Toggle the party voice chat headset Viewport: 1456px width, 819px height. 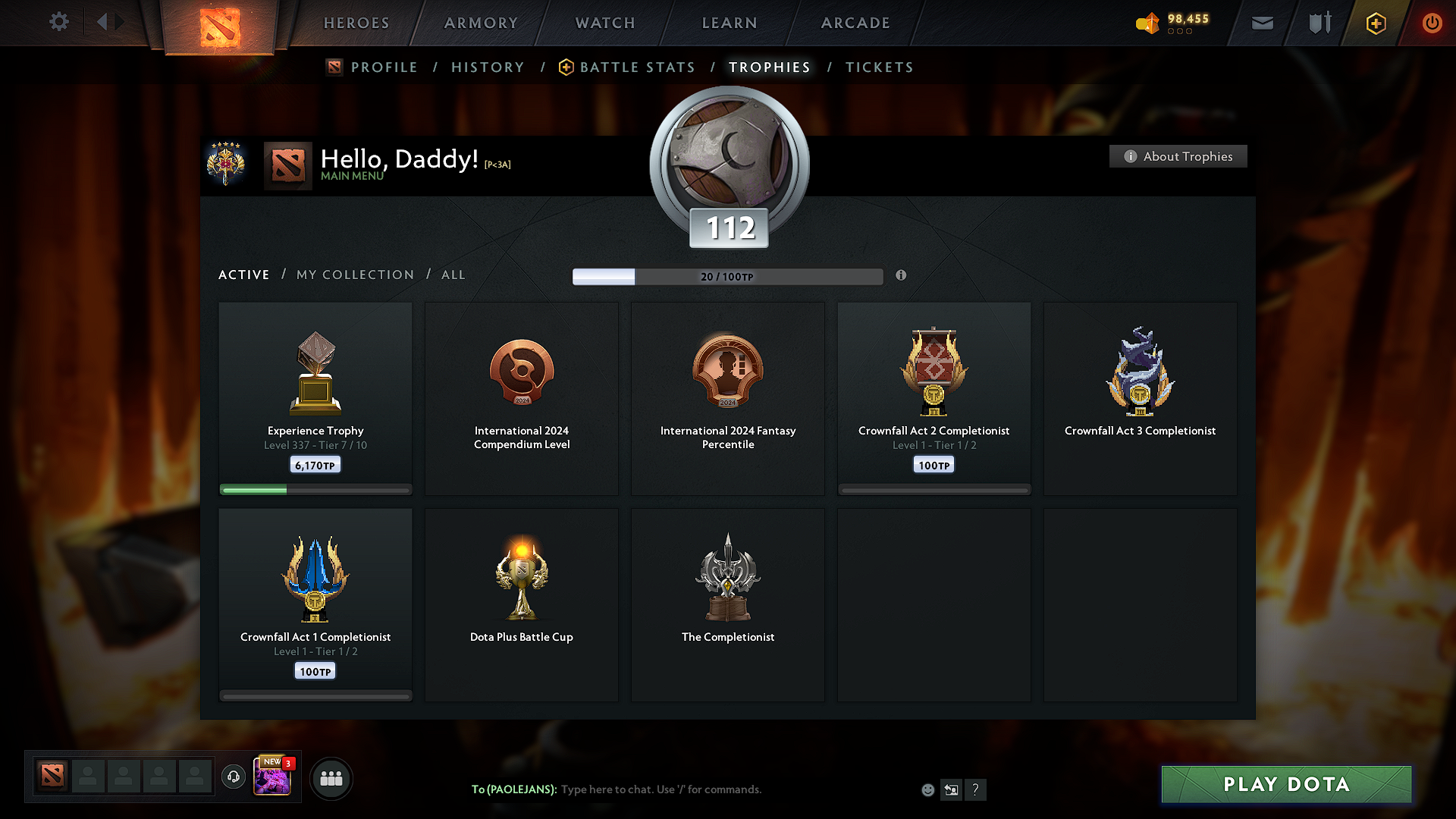[234, 777]
